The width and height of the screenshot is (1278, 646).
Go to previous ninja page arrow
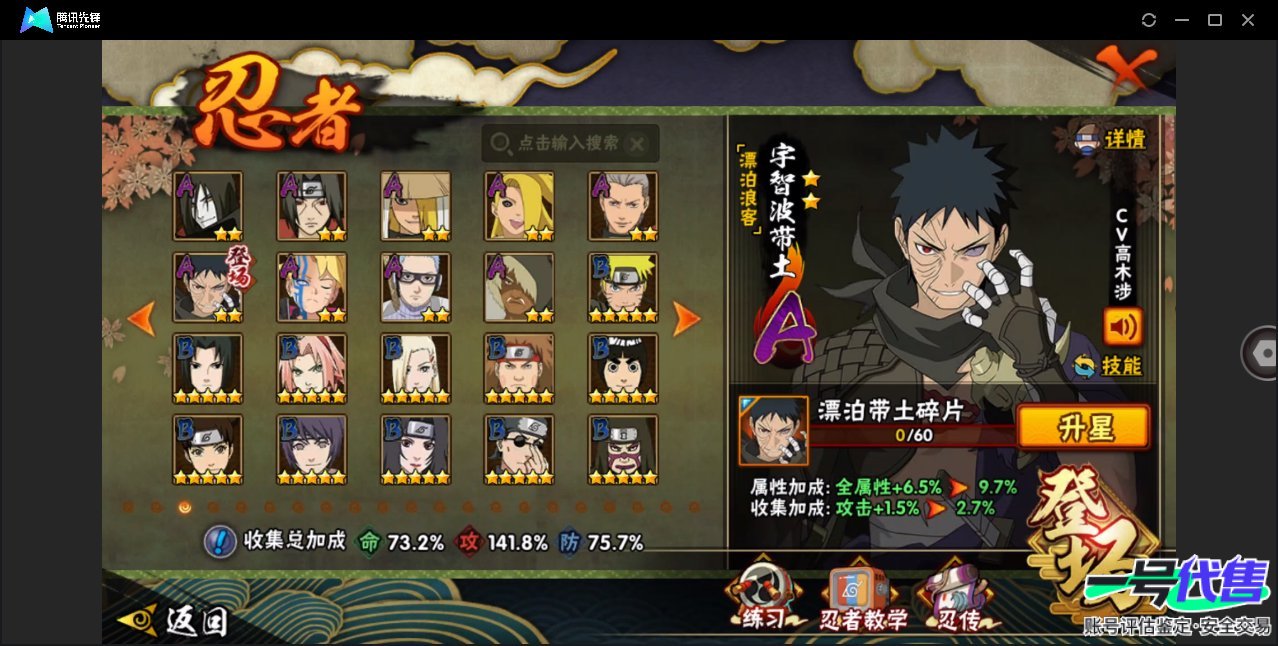pos(142,319)
